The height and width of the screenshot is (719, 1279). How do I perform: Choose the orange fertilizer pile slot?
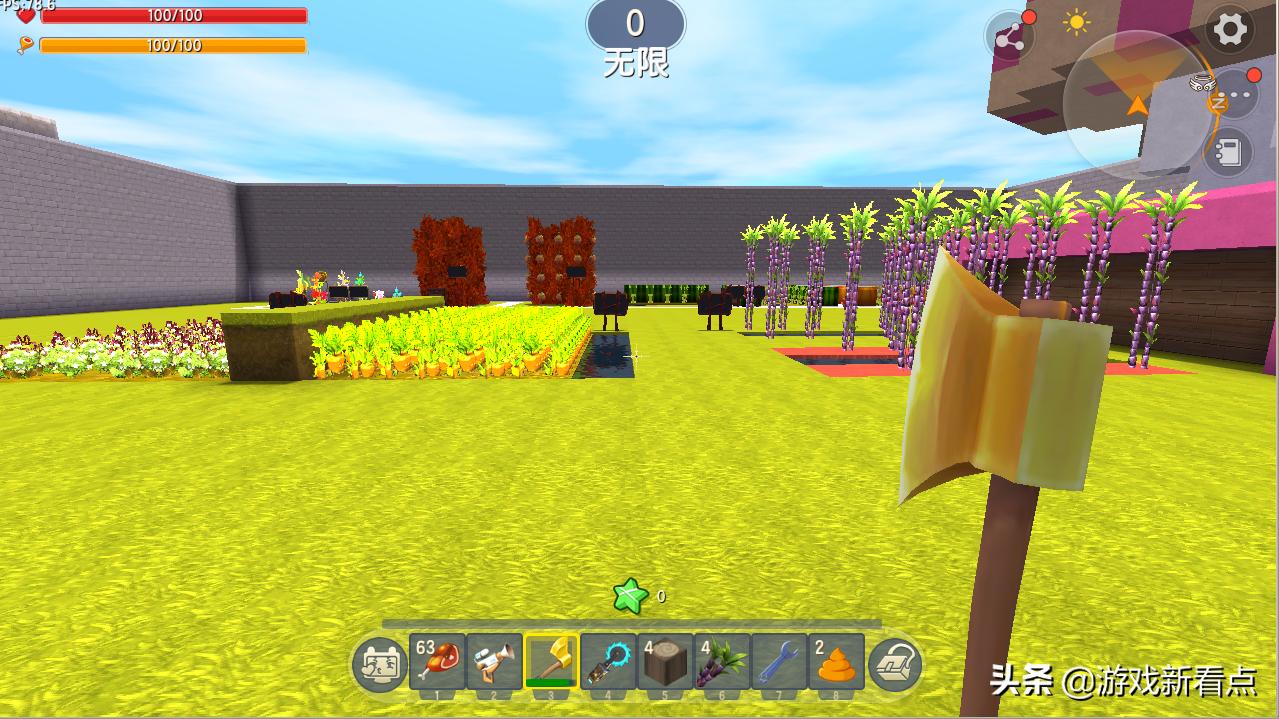pyautogui.click(x=836, y=661)
